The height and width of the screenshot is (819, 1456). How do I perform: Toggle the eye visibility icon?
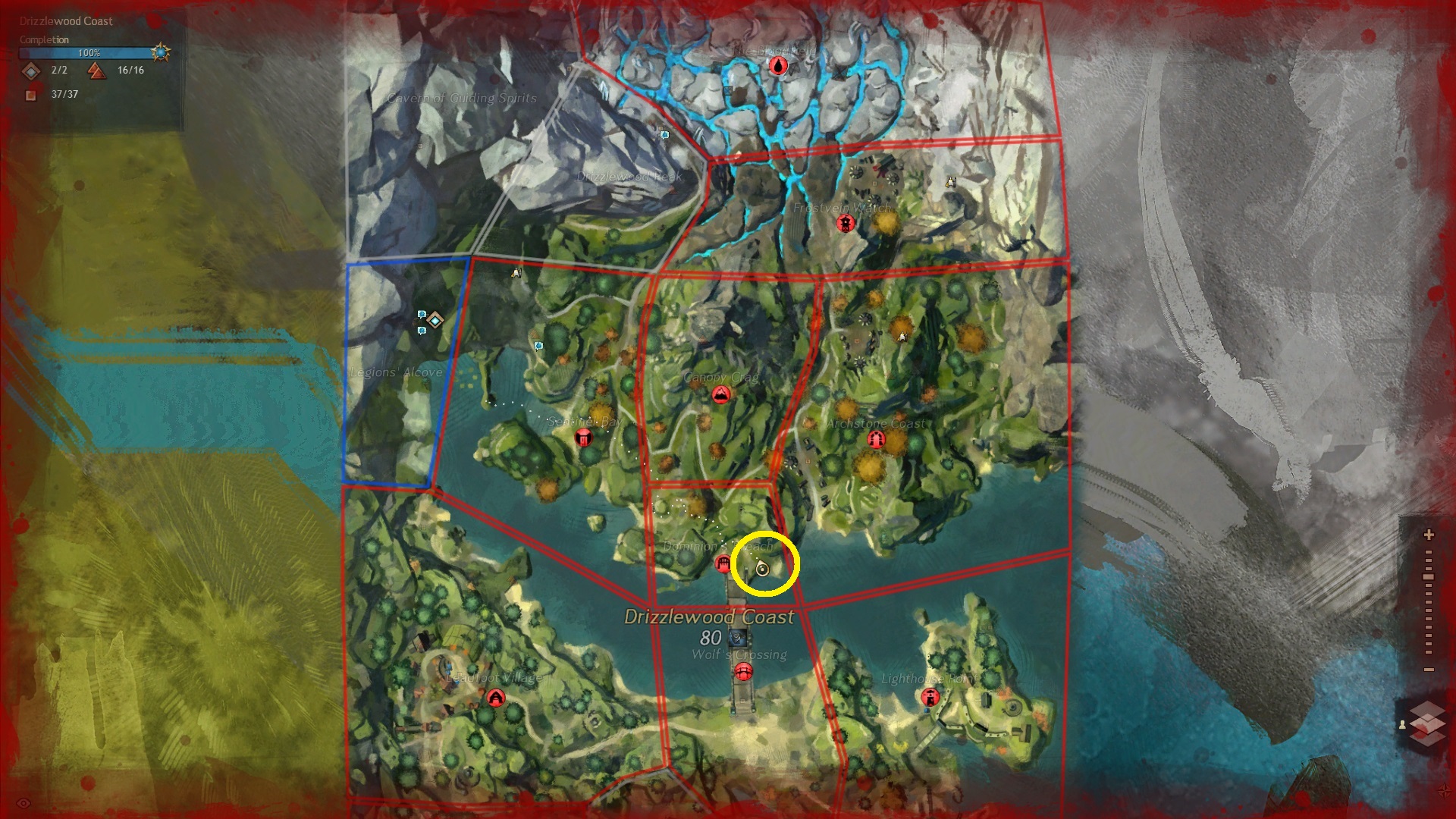pyautogui.click(x=24, y=803)
